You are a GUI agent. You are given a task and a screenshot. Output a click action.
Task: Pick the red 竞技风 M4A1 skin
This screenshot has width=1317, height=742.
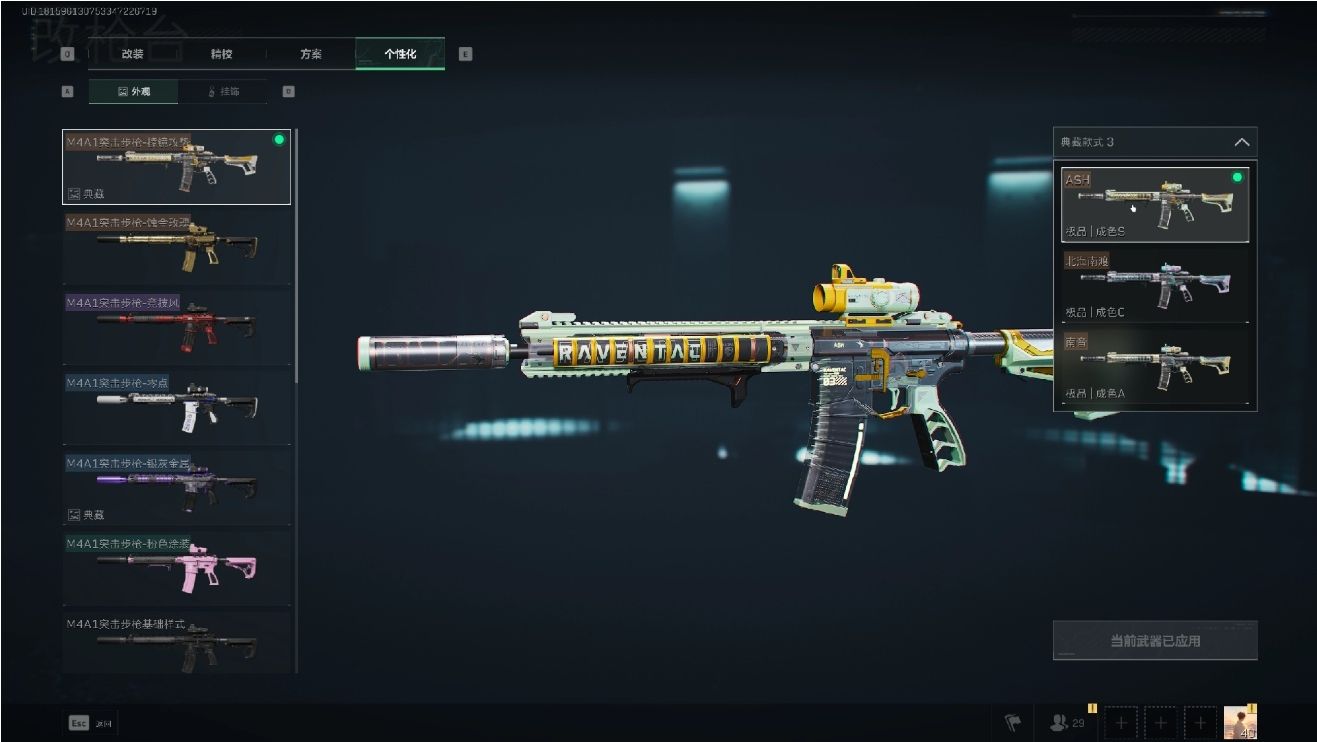click(176, 326)
